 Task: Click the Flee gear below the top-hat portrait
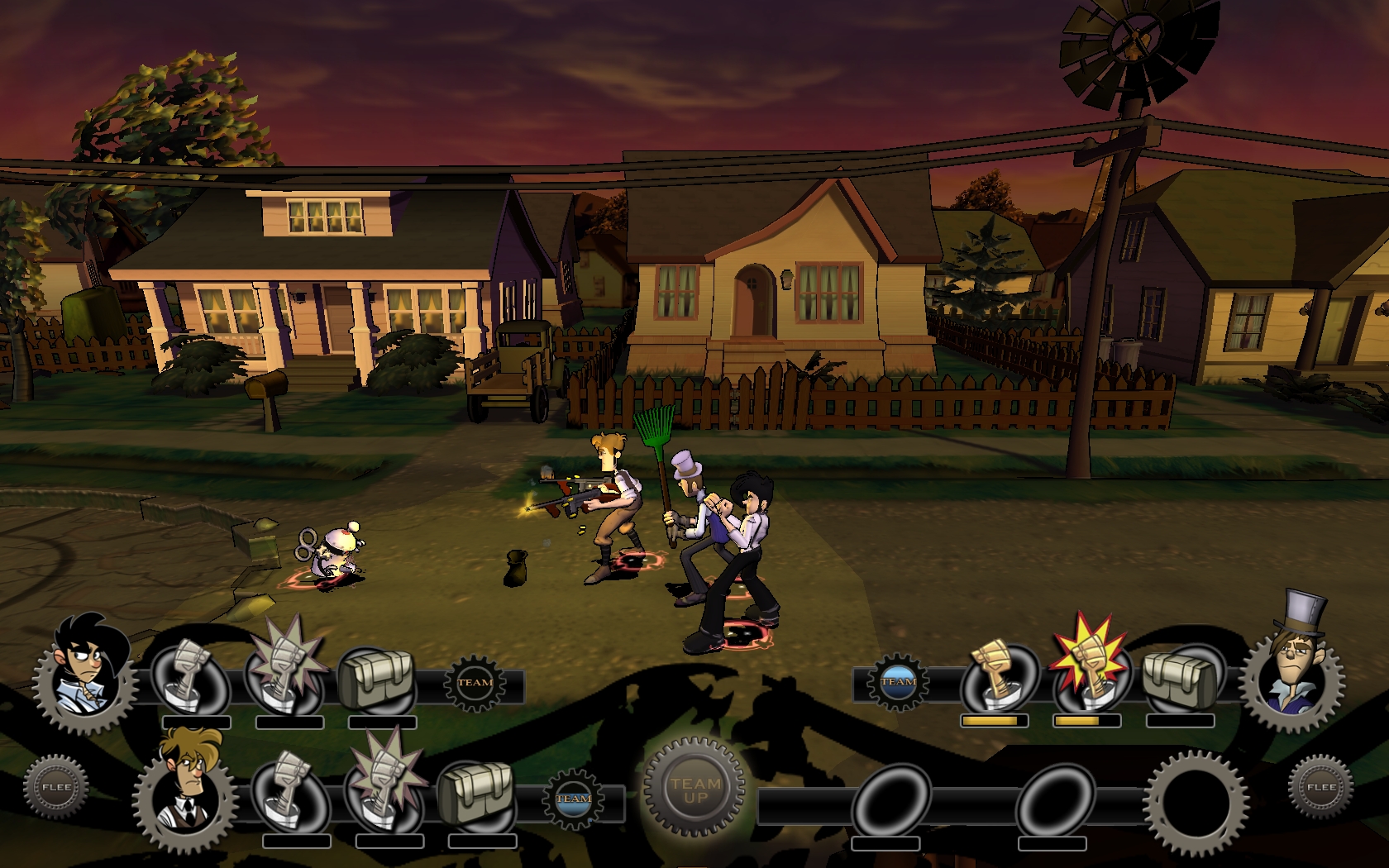pos(1320,787)
